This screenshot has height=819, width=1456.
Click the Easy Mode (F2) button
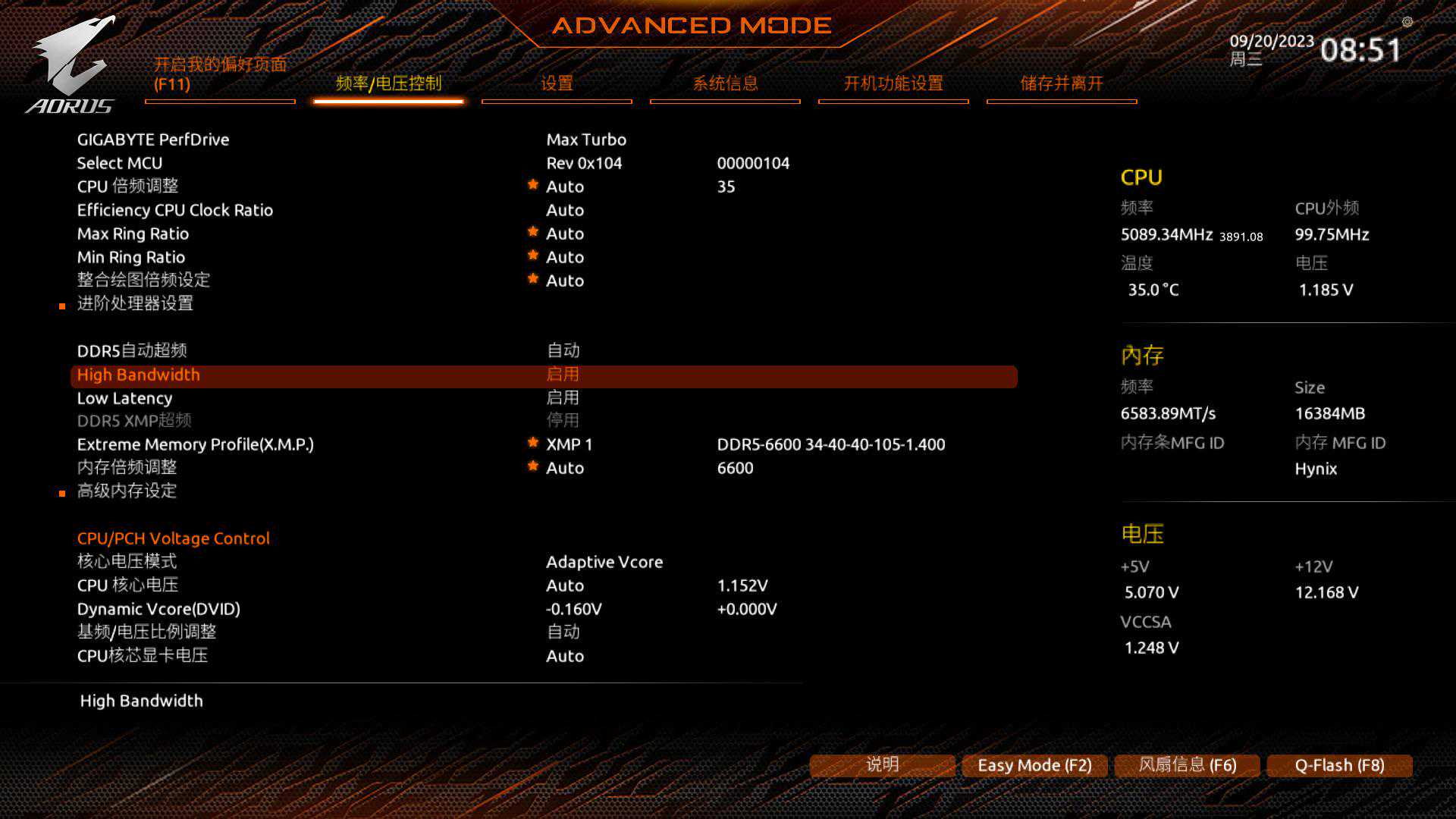(1034, 765)
